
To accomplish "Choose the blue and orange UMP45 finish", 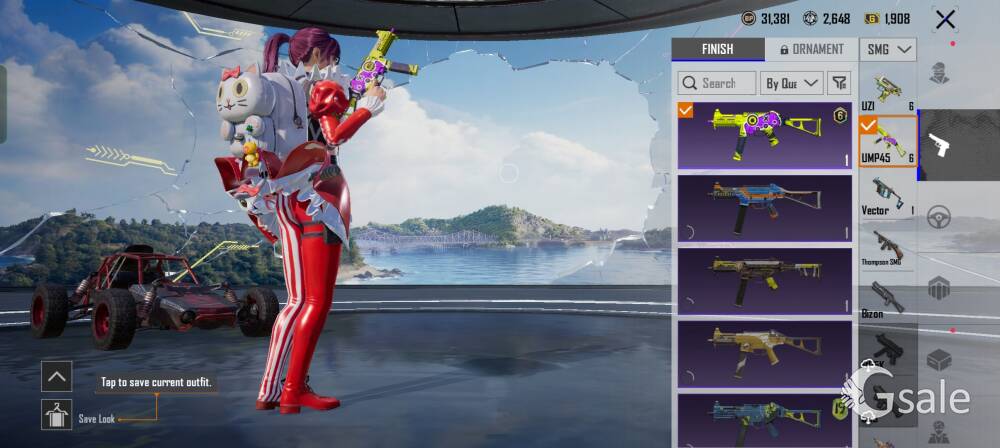I will point(765,208).
